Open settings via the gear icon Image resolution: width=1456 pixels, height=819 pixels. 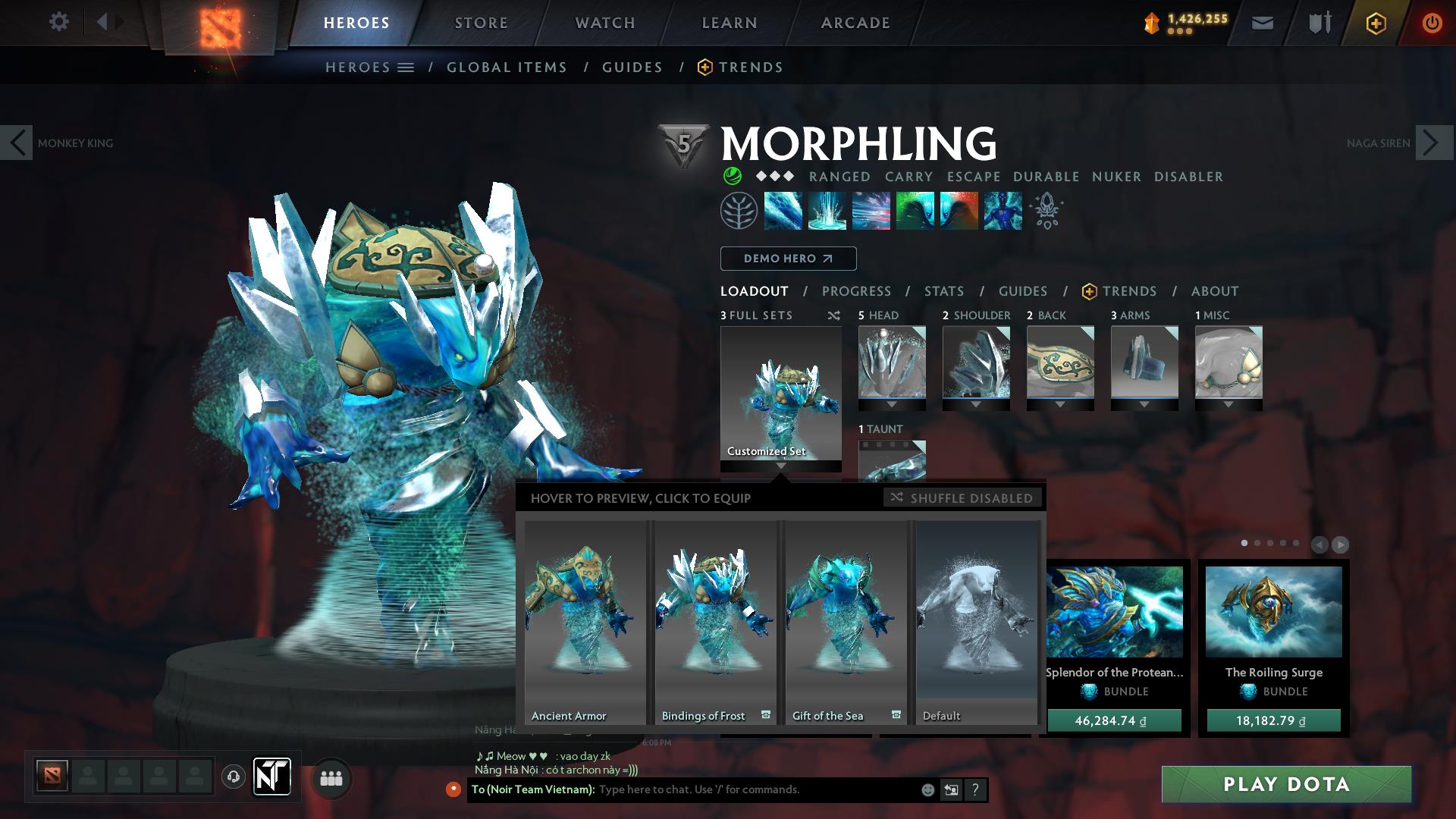coord(59,22)
